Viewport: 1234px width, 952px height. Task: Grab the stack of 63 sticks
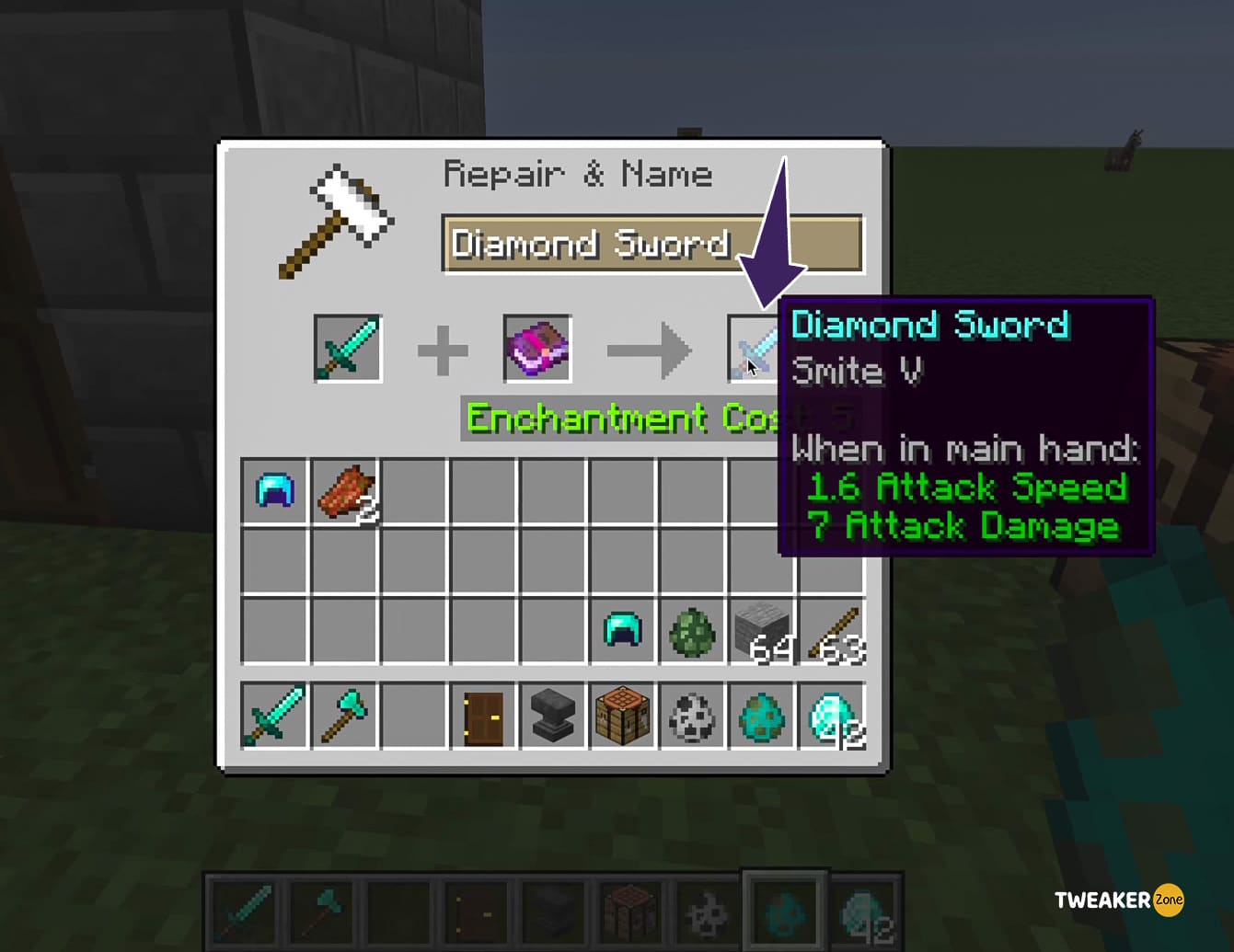click(x=831, y=630)
